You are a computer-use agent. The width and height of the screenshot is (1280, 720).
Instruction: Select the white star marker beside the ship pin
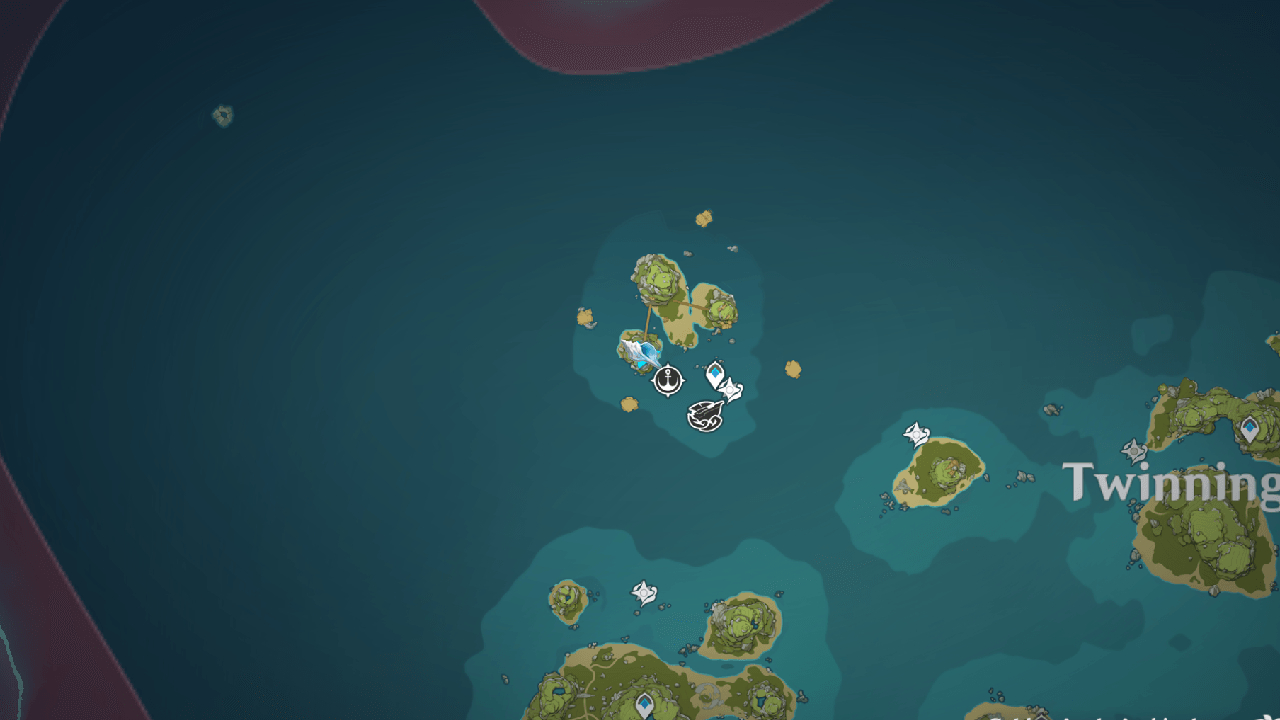coord(730,388)
